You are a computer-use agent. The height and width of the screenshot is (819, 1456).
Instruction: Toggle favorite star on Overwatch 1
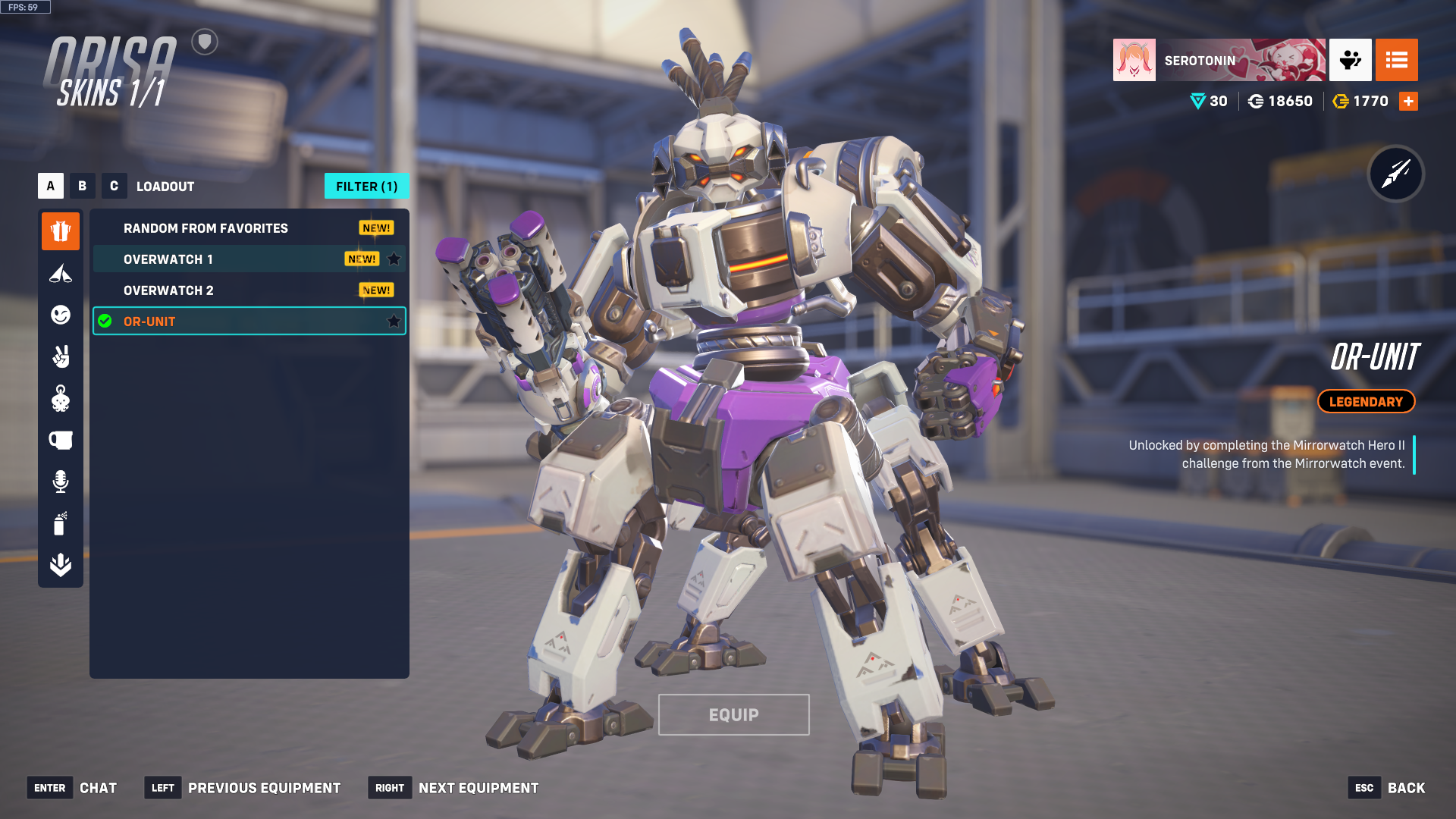394,259
